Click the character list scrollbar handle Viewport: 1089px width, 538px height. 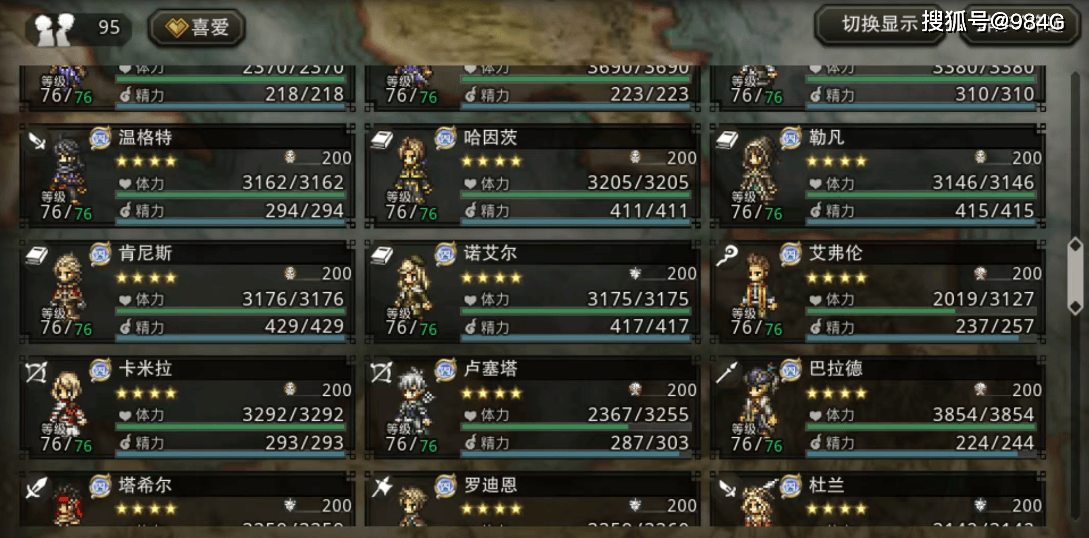1075,275
